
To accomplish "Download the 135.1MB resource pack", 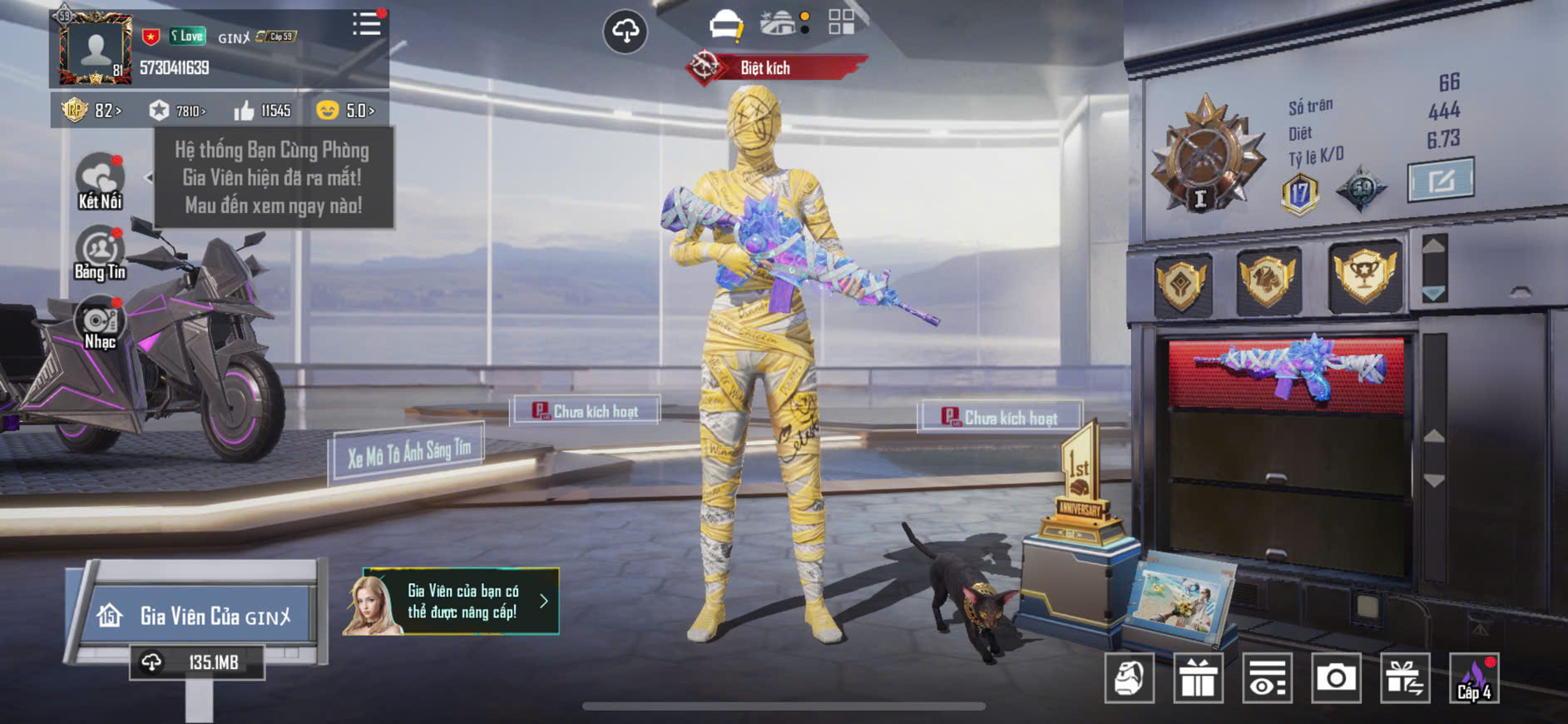I will point(197,662).
